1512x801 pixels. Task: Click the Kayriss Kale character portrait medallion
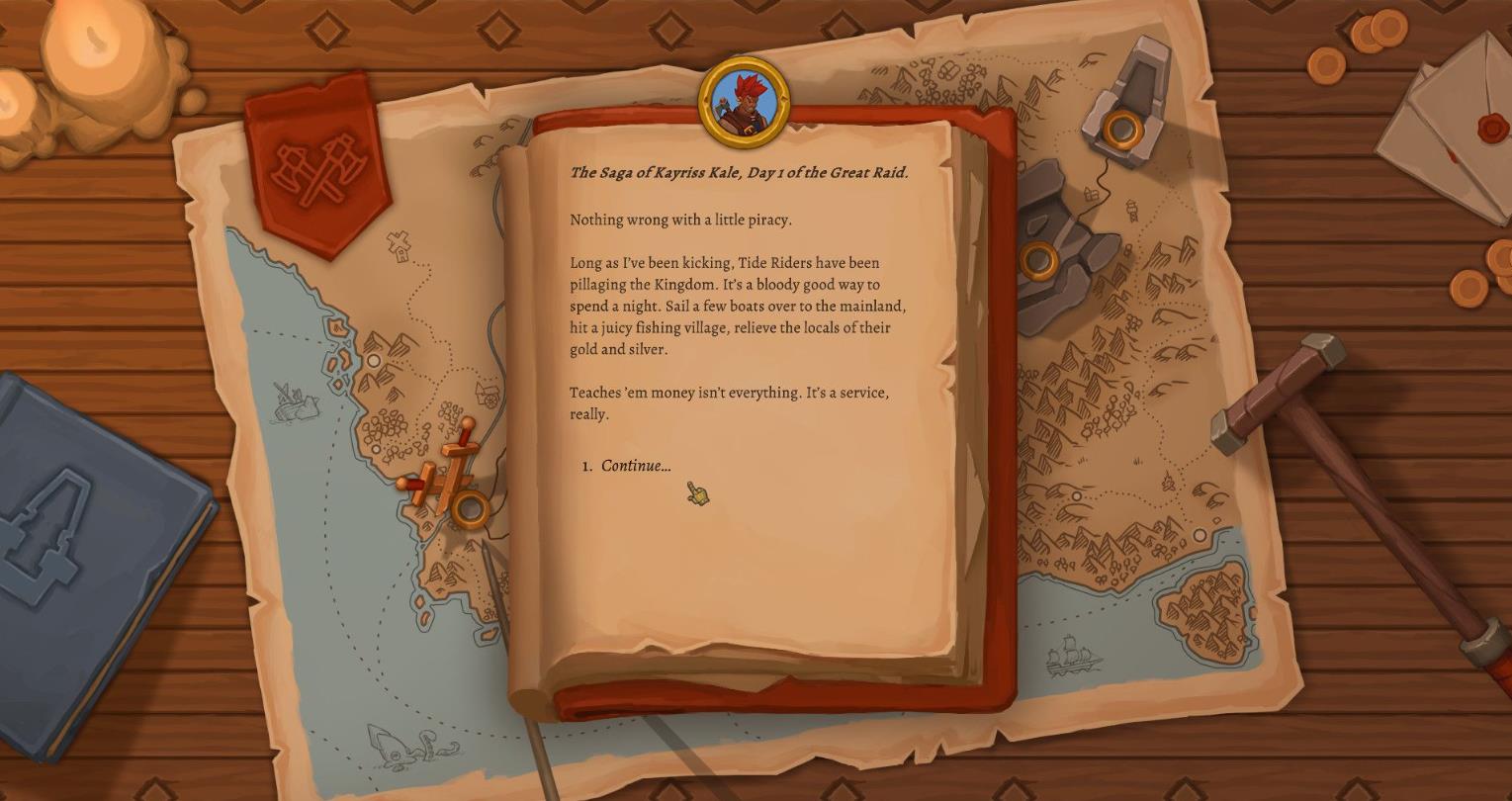click(x=745, y=98)
